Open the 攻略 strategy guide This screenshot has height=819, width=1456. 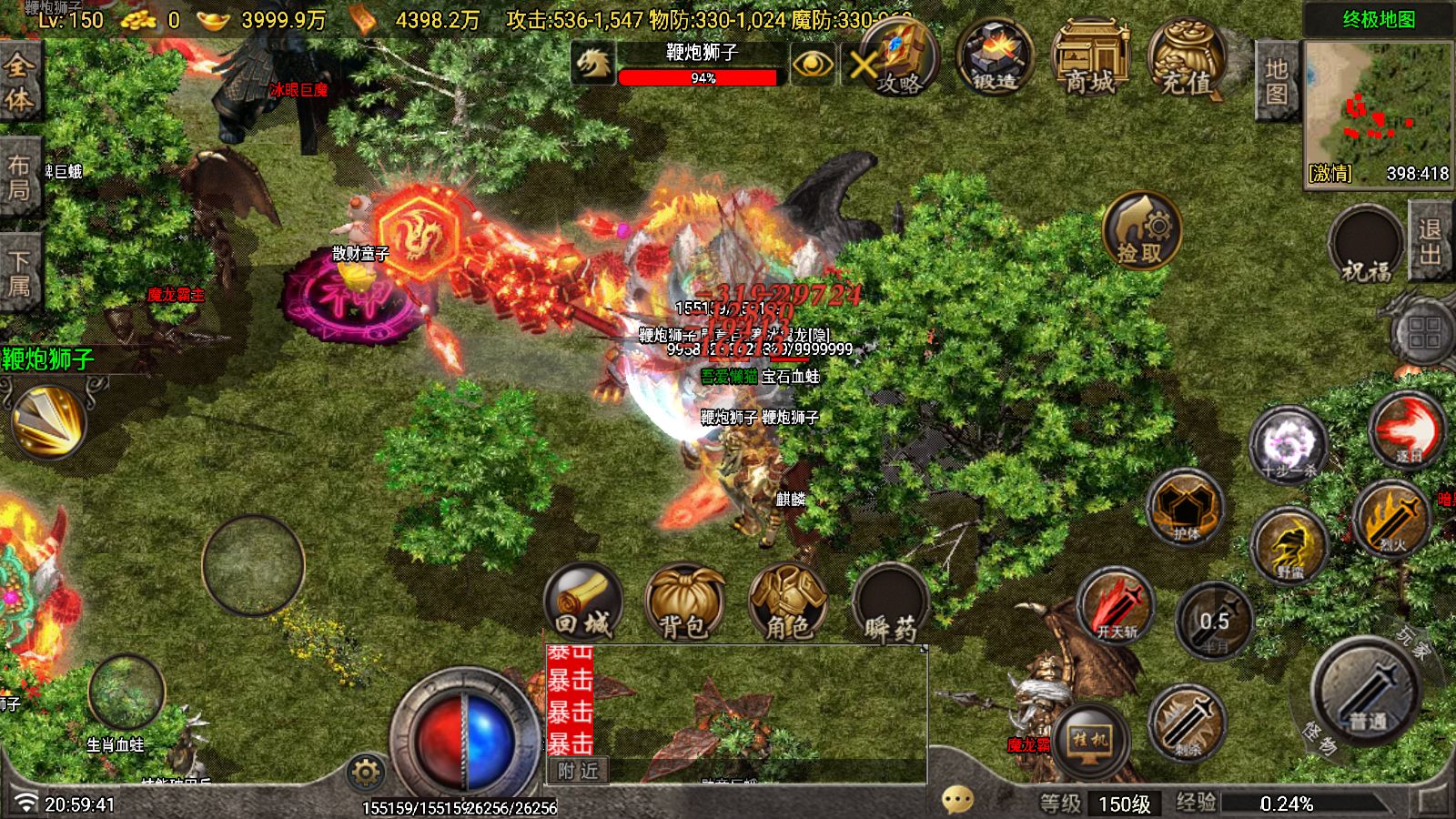(x=899, y=61)
